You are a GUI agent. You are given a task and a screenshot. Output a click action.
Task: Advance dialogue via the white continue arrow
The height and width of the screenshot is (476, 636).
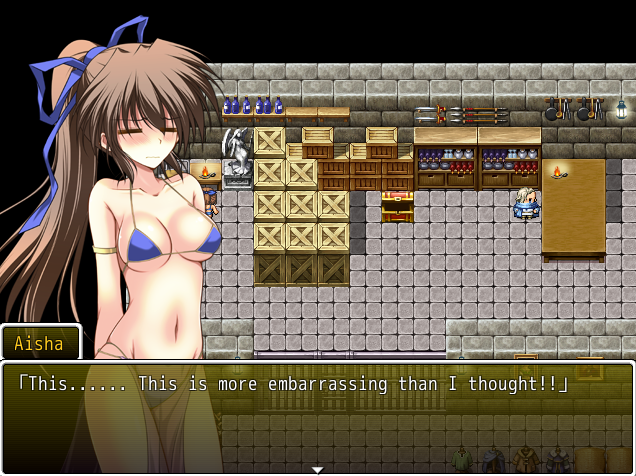click(x=317, y=469)
